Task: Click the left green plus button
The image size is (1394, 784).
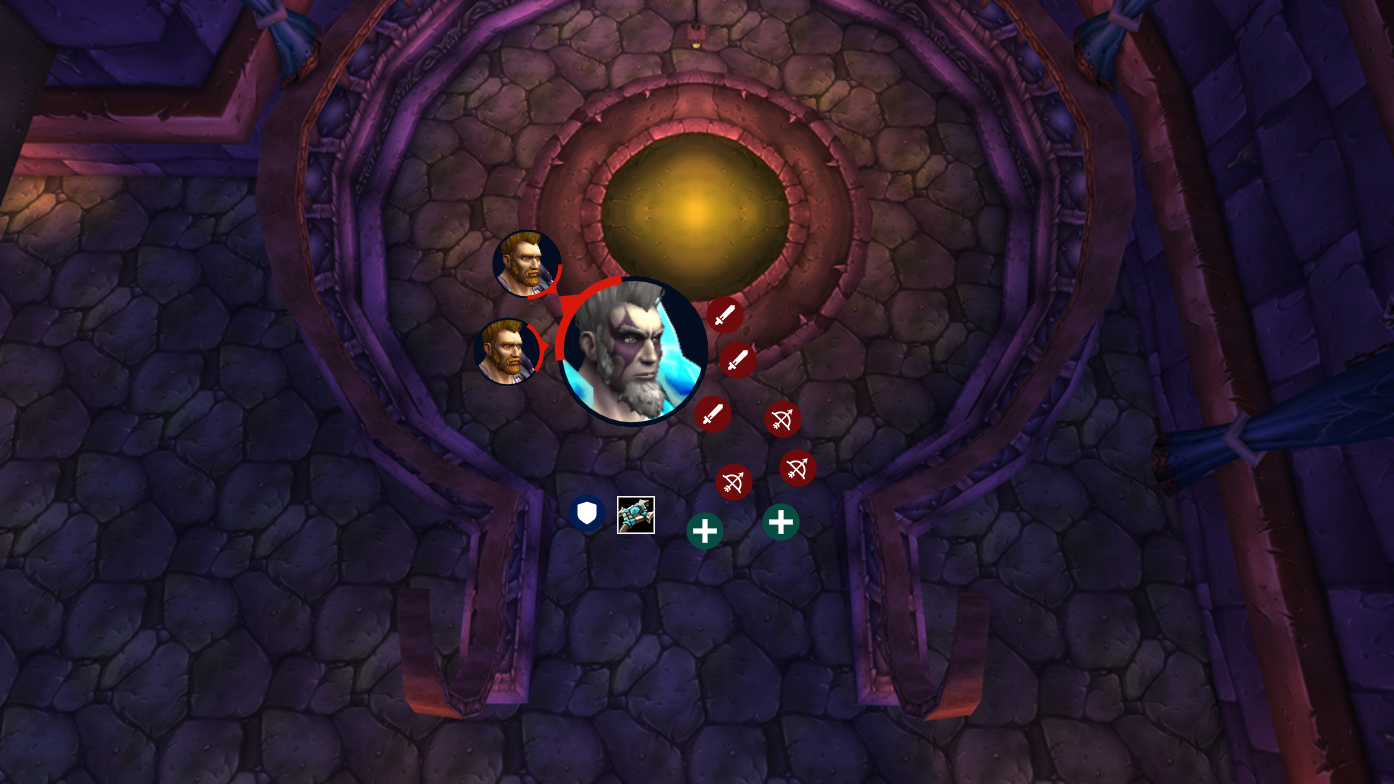Action: click(704, 530)
